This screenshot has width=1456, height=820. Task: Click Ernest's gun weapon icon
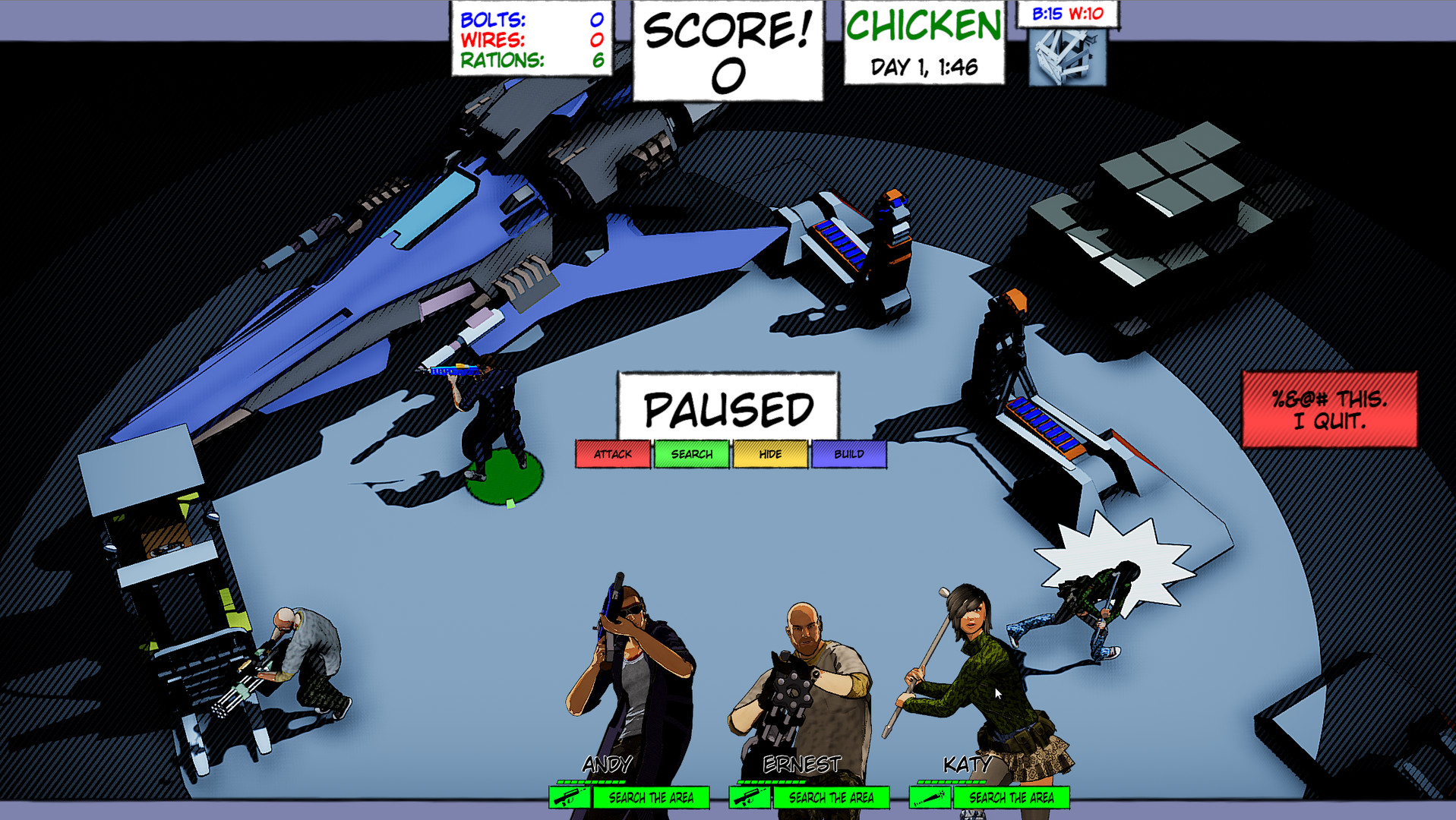[751, 797]
